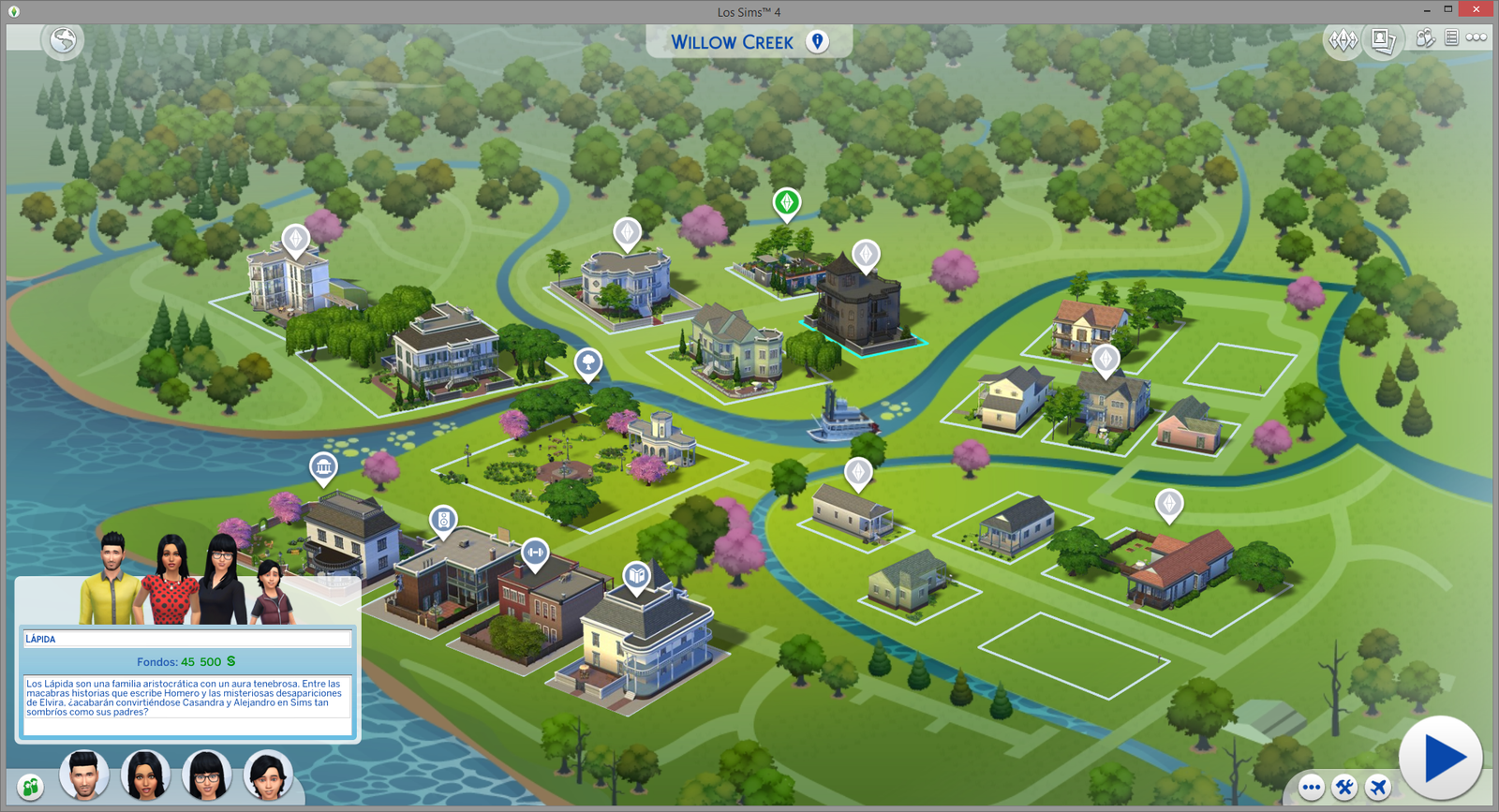Screen dimensions: 1499x812
Task: Open the build mode tools button
Action: pyautogui.click(x=1344, y=787)
